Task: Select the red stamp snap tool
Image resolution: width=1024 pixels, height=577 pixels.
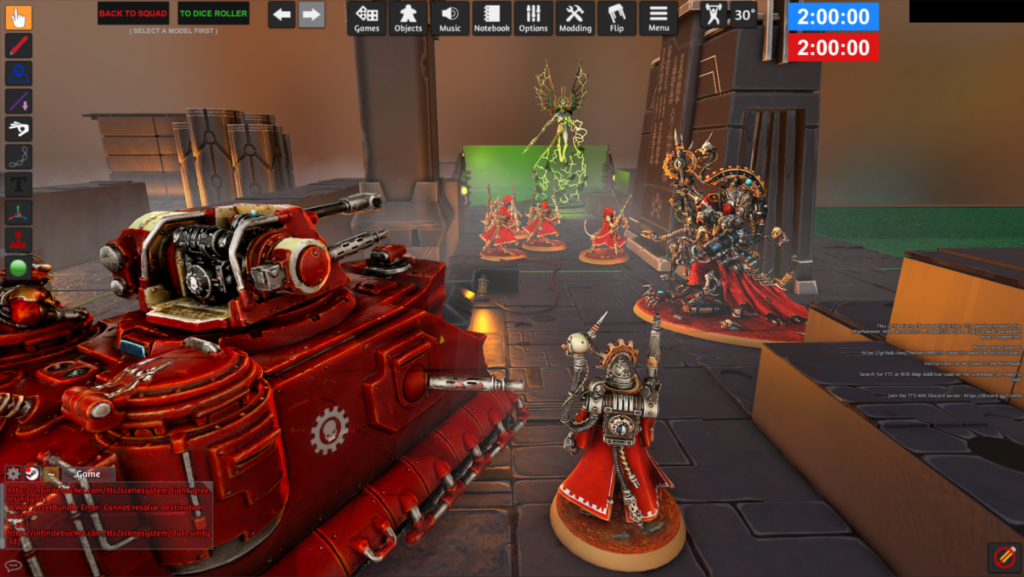Action: 19,240
